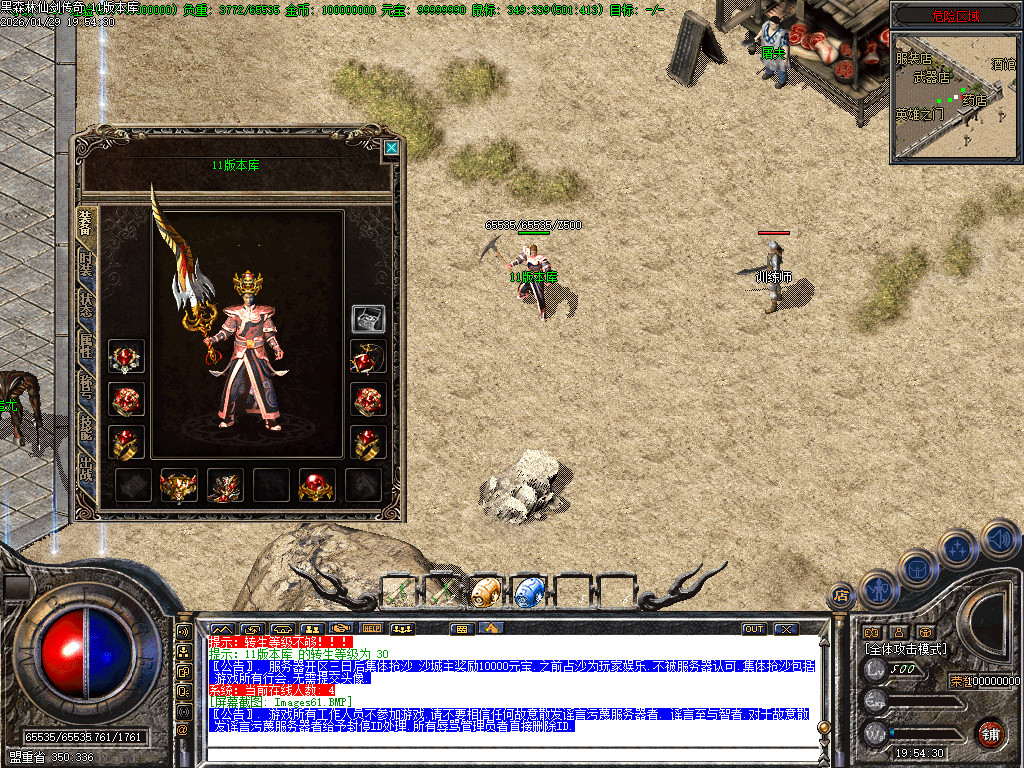Image resolution: width=1024 pixels, height=768 pixels.
Task: Open the bag round button
Action: click(918, 567)
